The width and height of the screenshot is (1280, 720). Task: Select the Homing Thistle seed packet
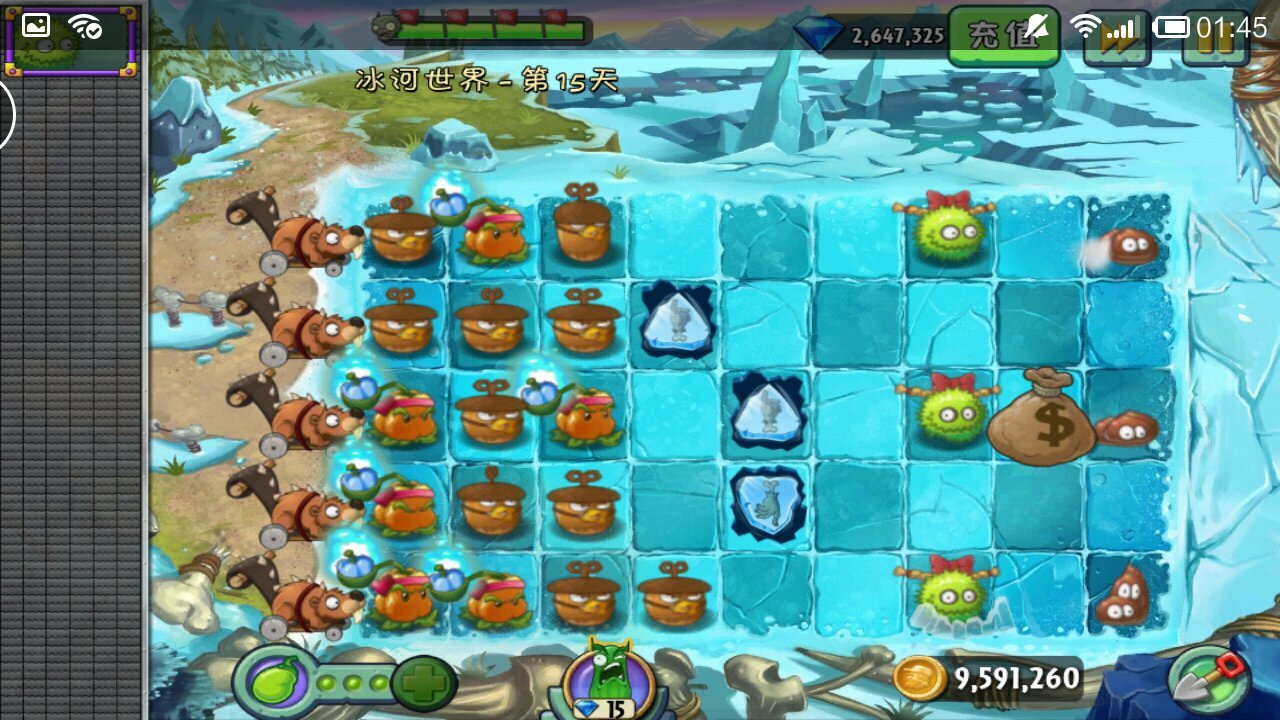click(70, 41)
